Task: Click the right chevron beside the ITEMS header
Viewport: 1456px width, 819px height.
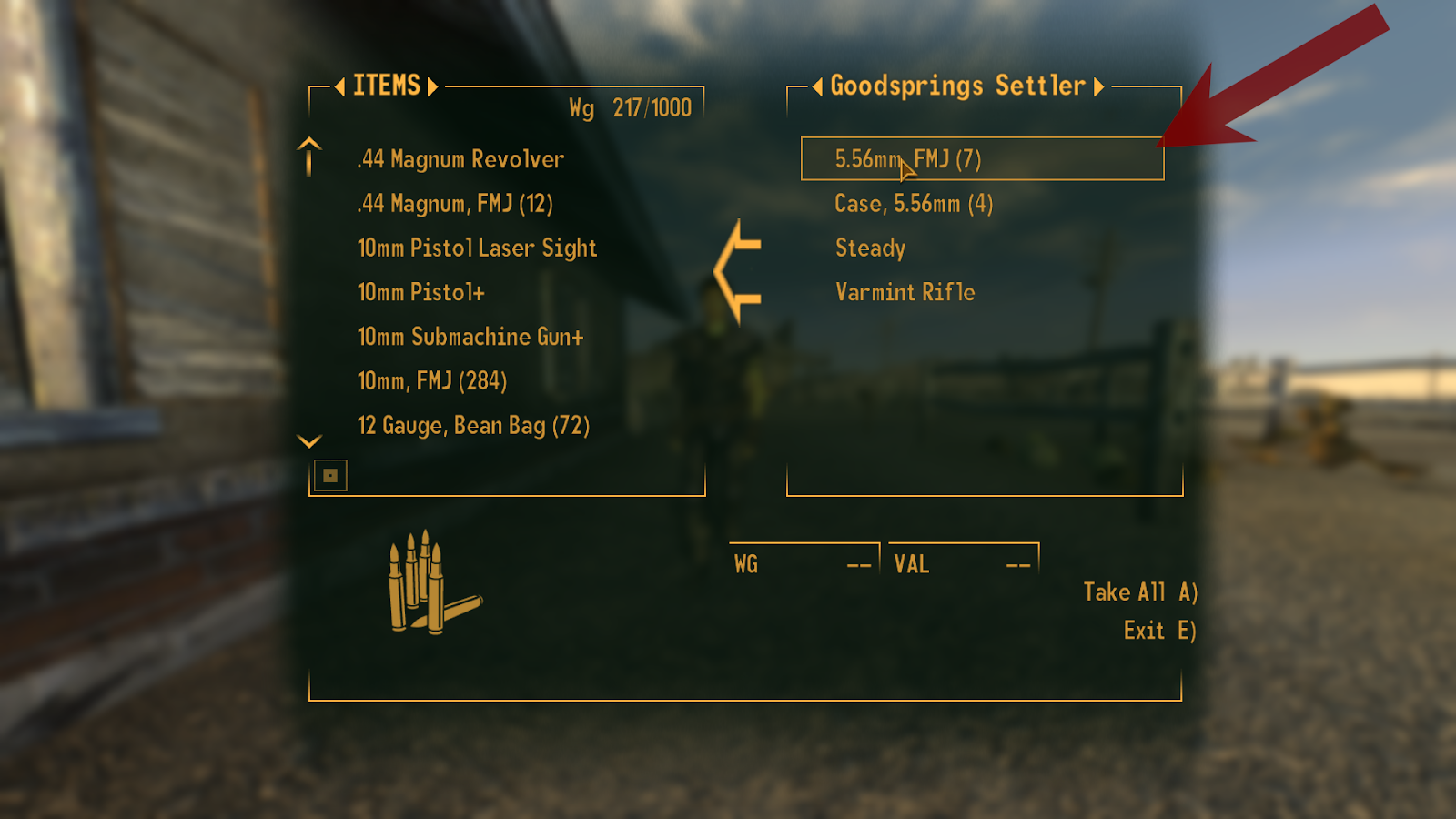Action: 432,86
